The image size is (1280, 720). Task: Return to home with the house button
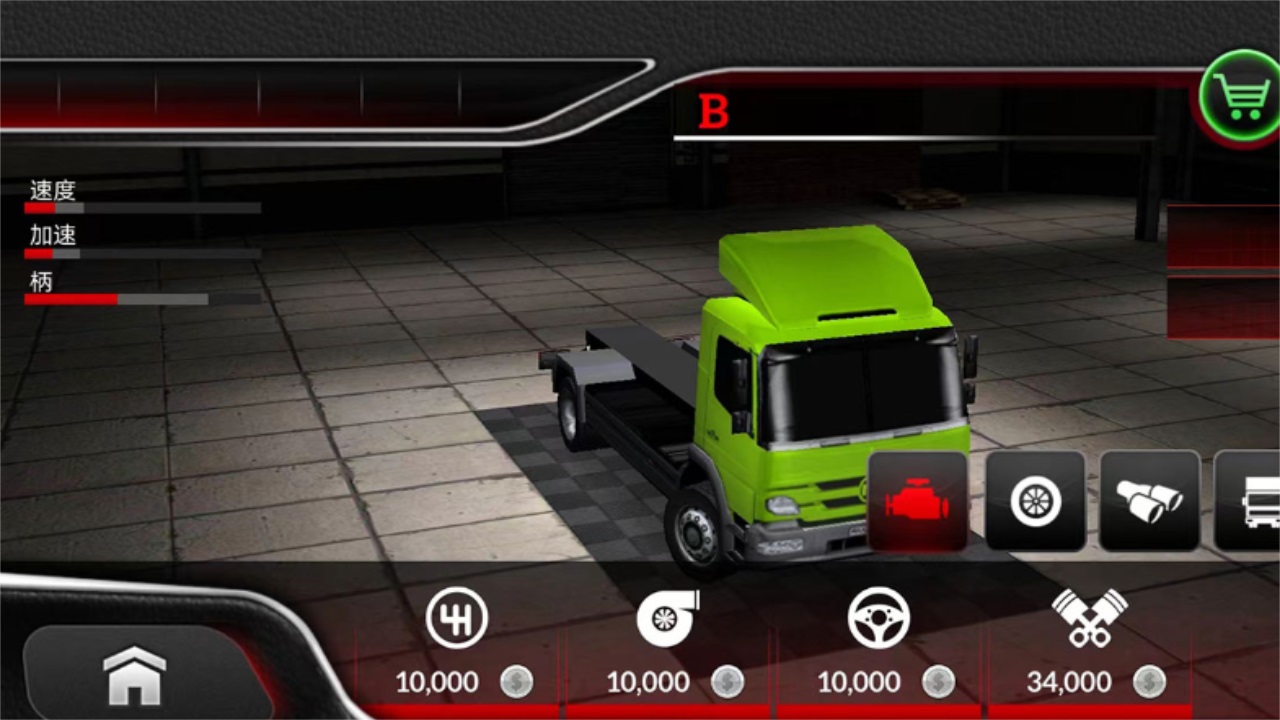(x=135, y=675)
